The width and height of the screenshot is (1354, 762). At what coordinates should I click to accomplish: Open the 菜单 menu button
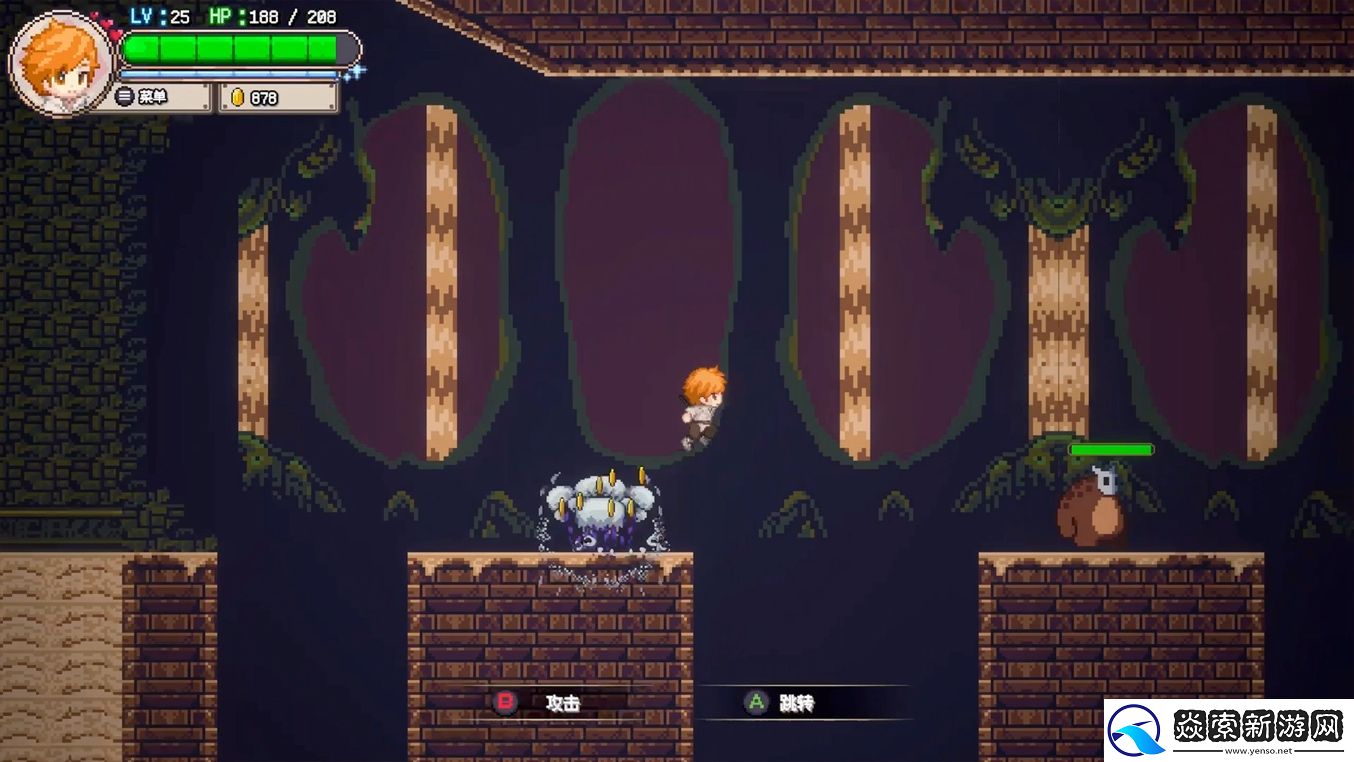click(150, 97)
